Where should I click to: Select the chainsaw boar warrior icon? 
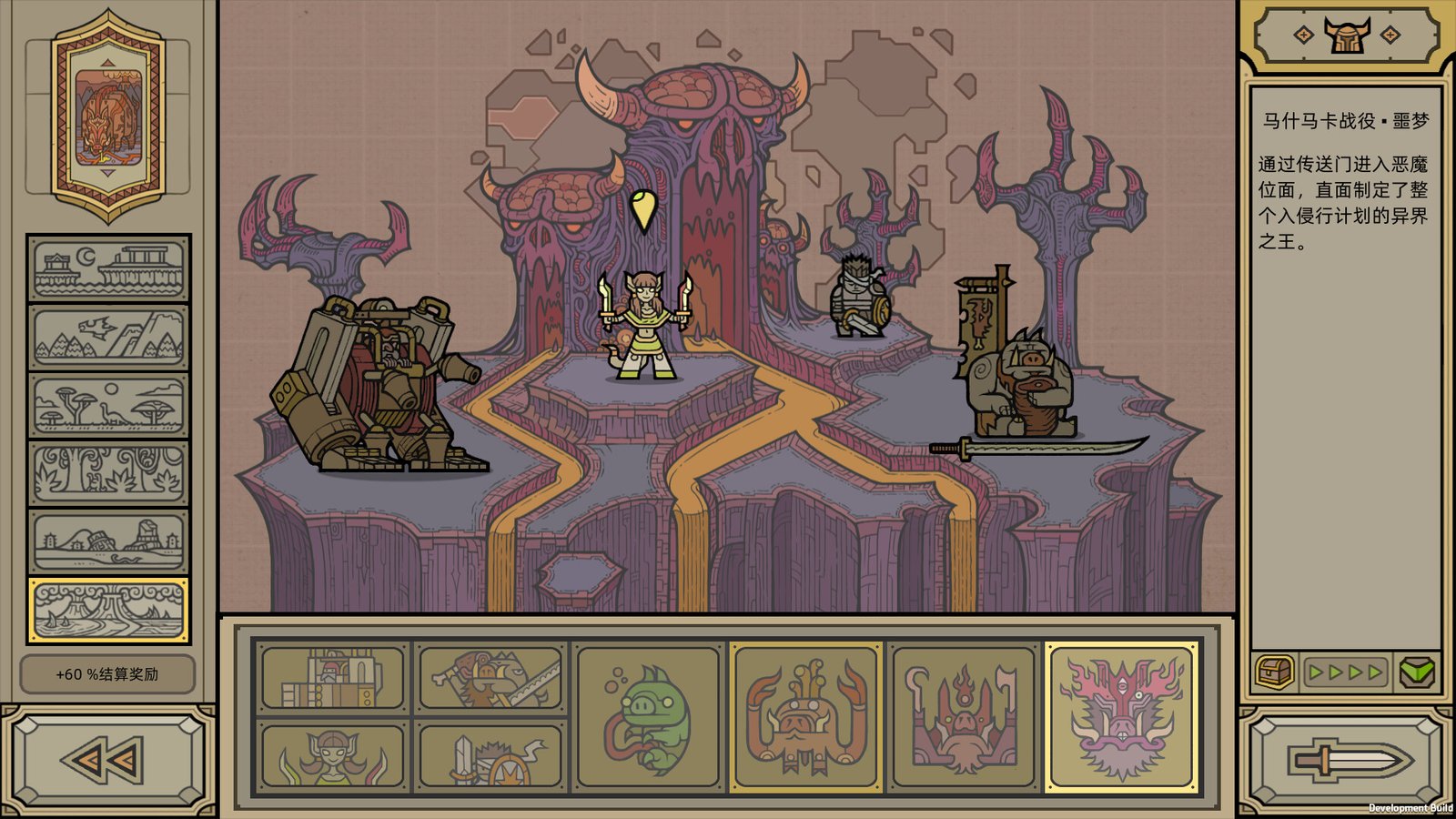[x=490, y=678]
